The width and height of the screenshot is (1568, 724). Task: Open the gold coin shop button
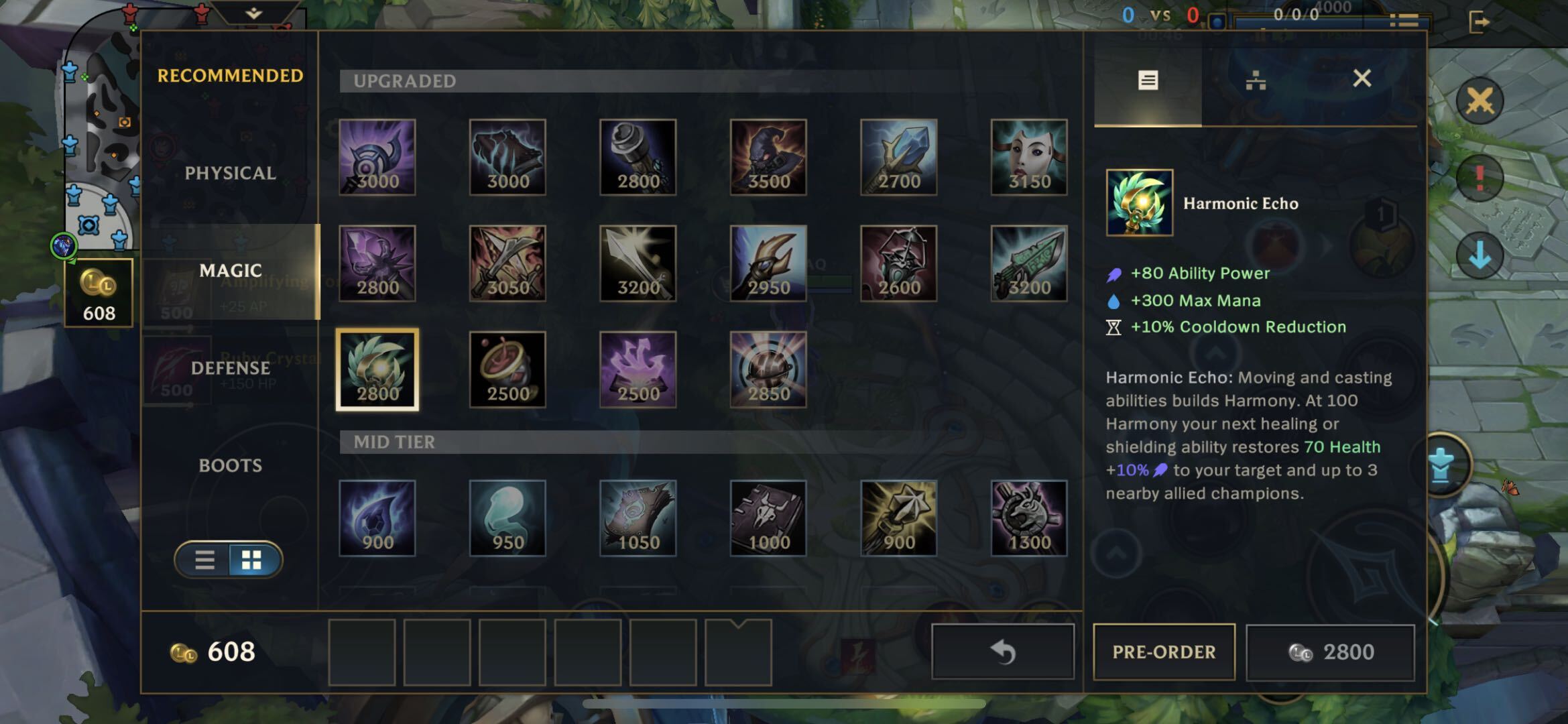coord(99,293)
